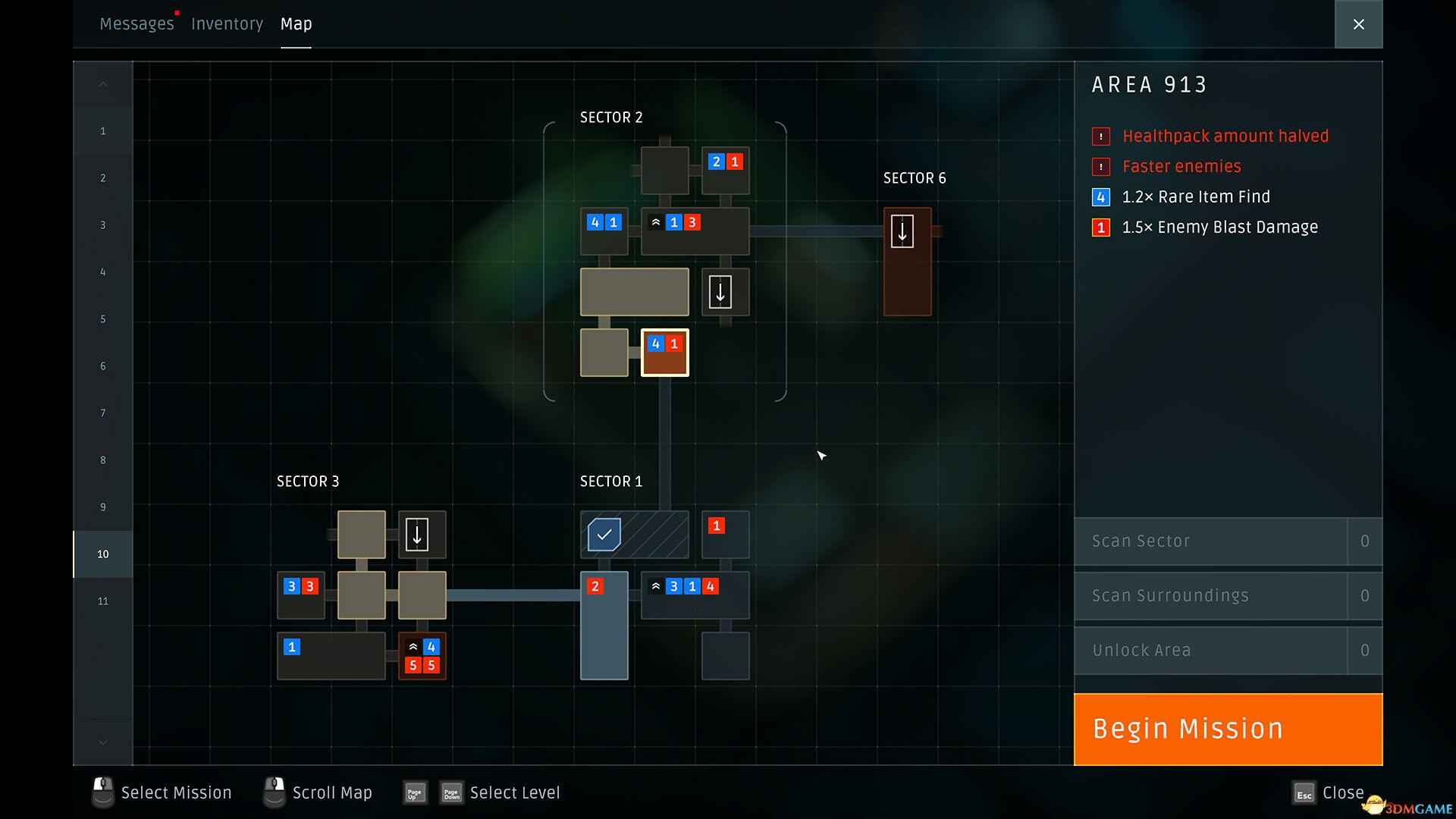Click the elevator icon in Sector 6
This screenshot has height=819, width=1456.
coord(903,232)
